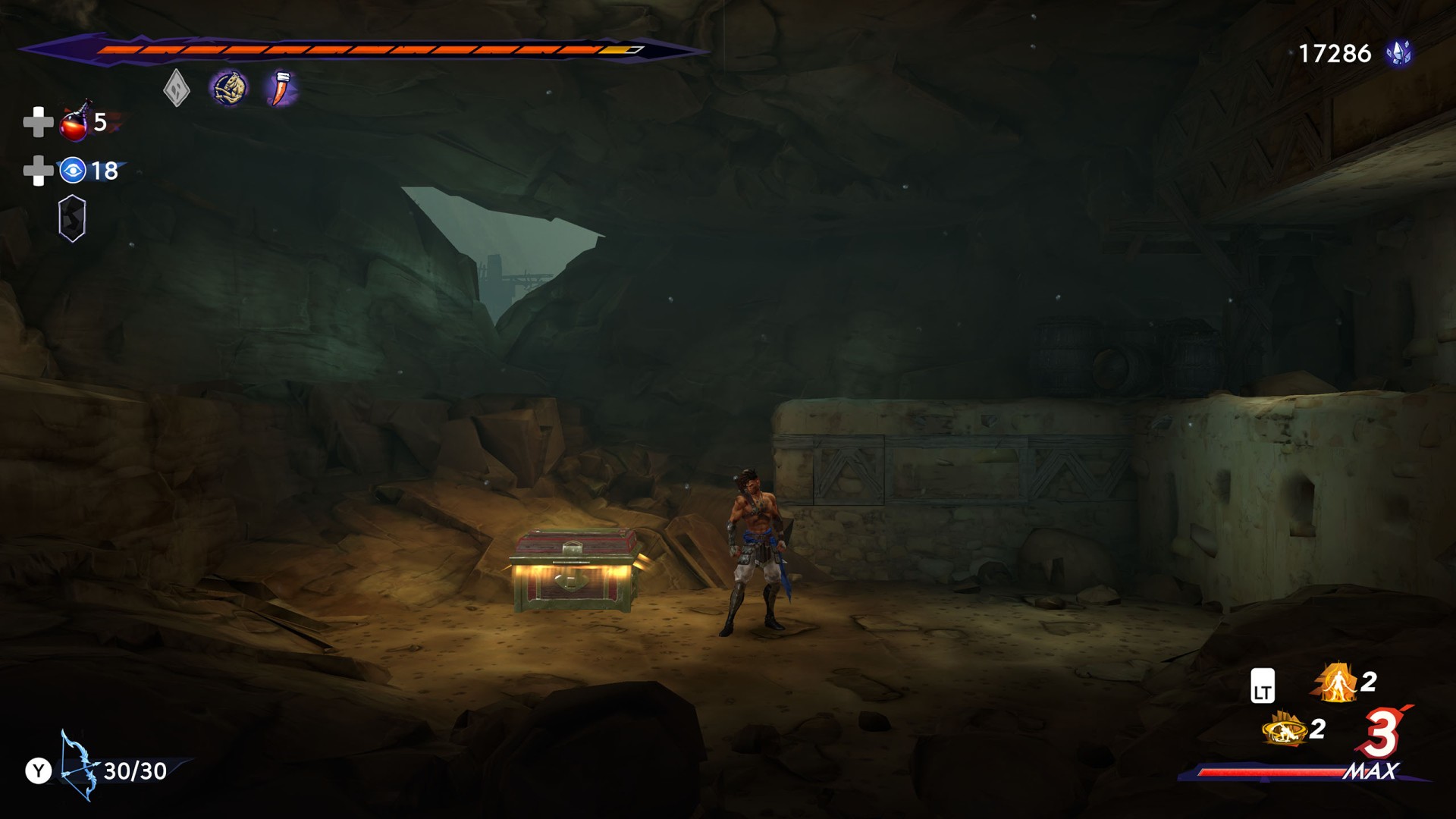Choose the round purple amulet icon
Viewport: 1456px width, 819px height.
(x=229, y=89)
